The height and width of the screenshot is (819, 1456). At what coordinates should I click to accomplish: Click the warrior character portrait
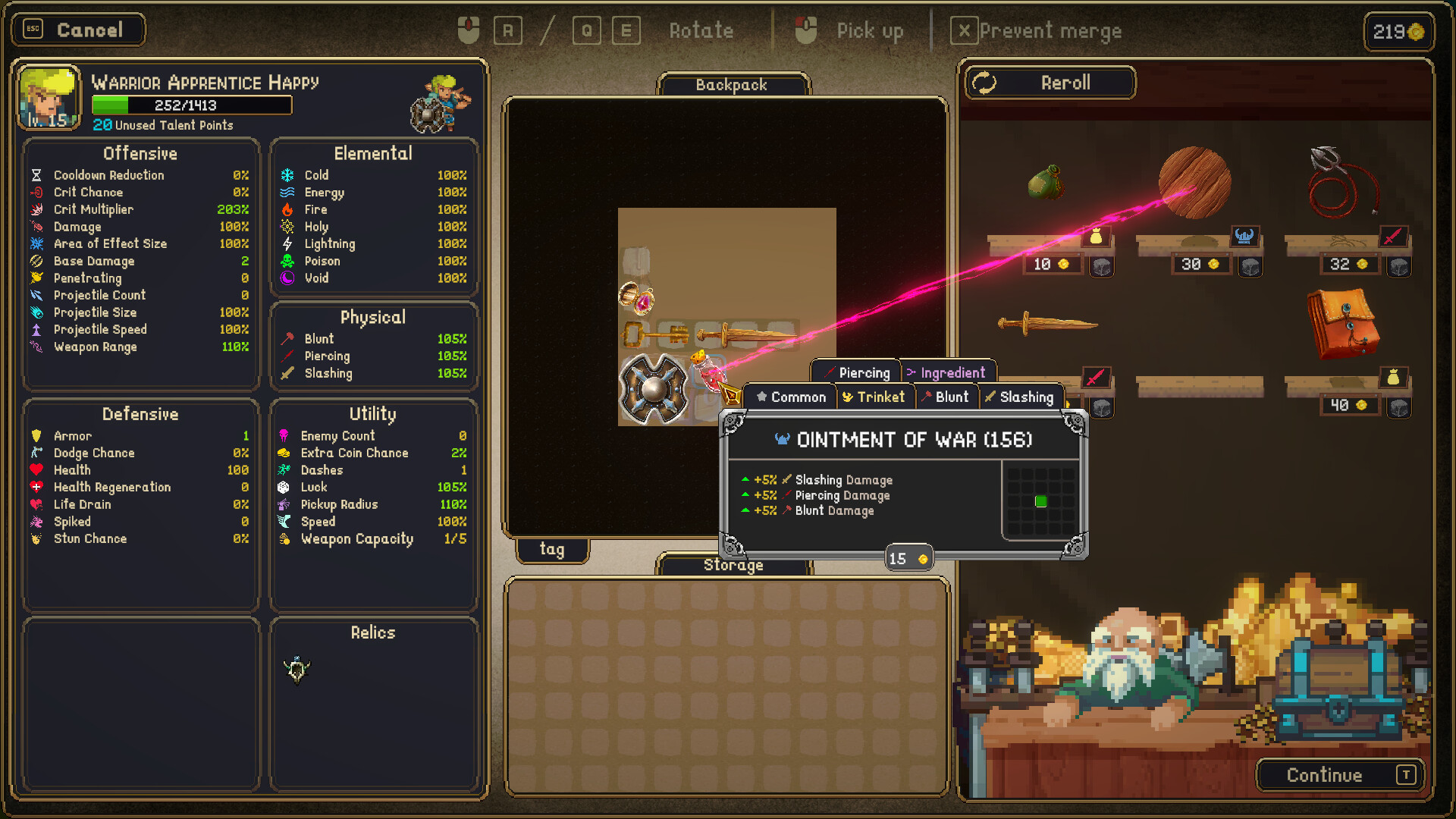[x=49, y=98]
